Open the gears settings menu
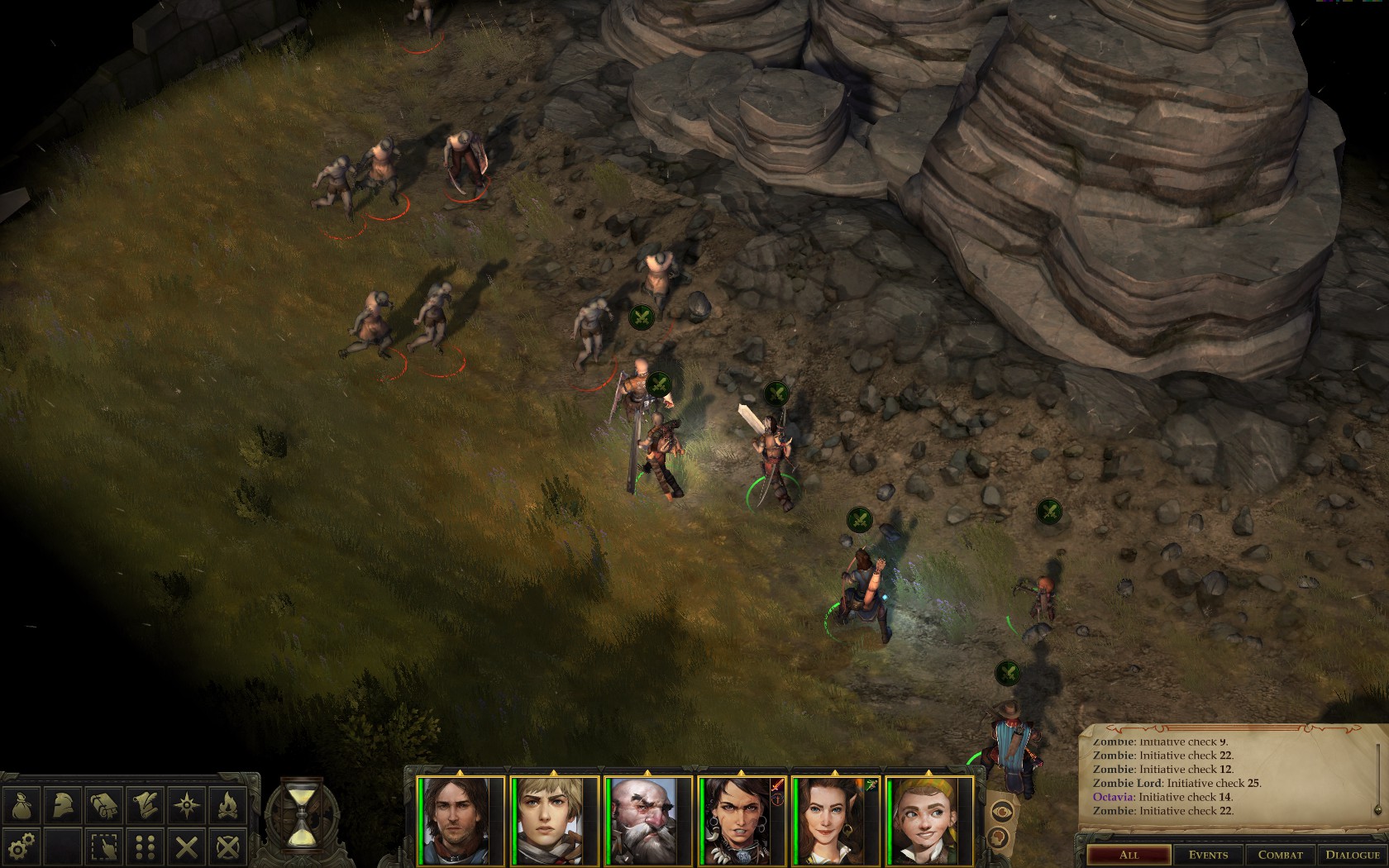 point(22,846)
